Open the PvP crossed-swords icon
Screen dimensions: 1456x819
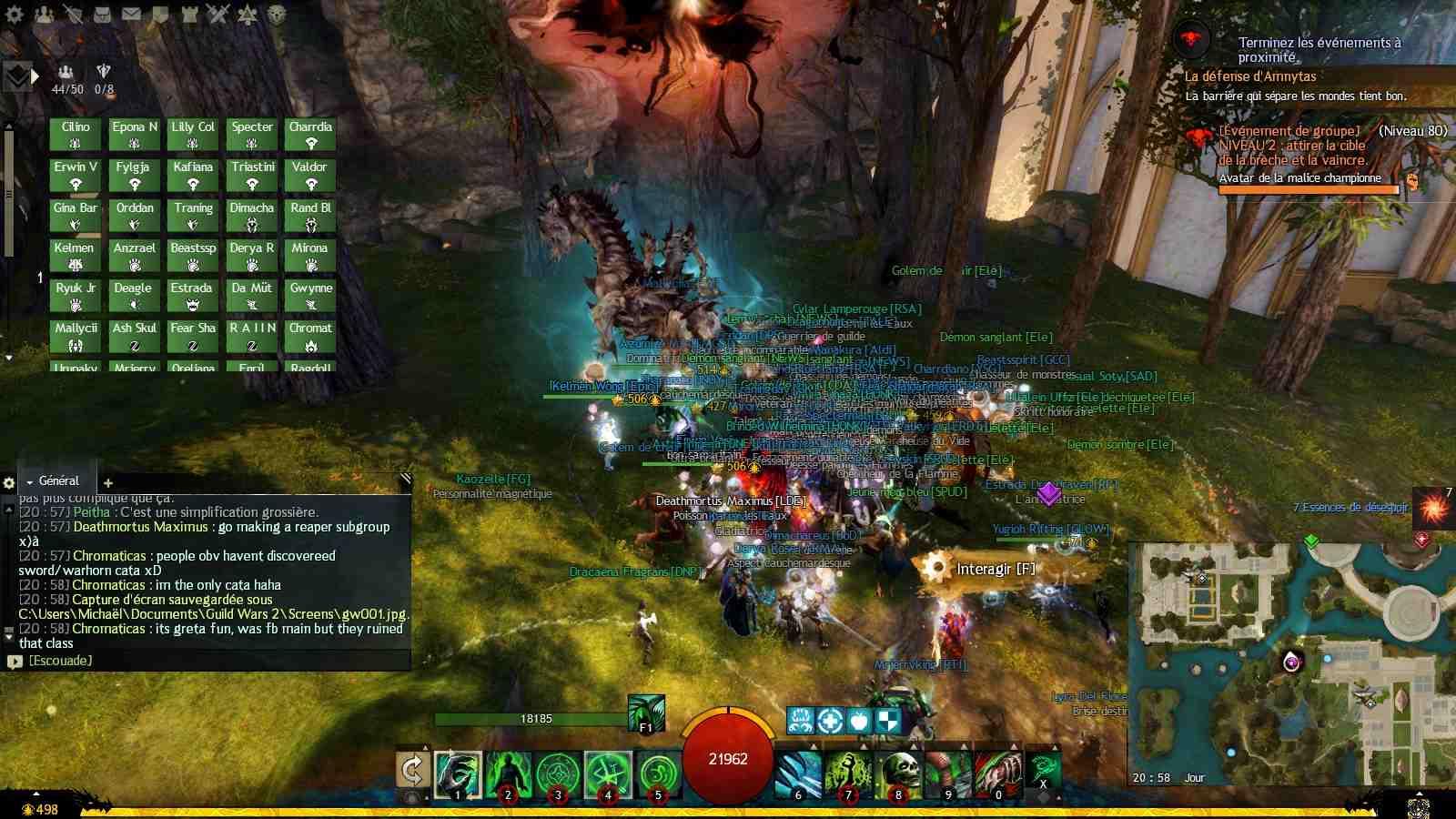point(217,13)
